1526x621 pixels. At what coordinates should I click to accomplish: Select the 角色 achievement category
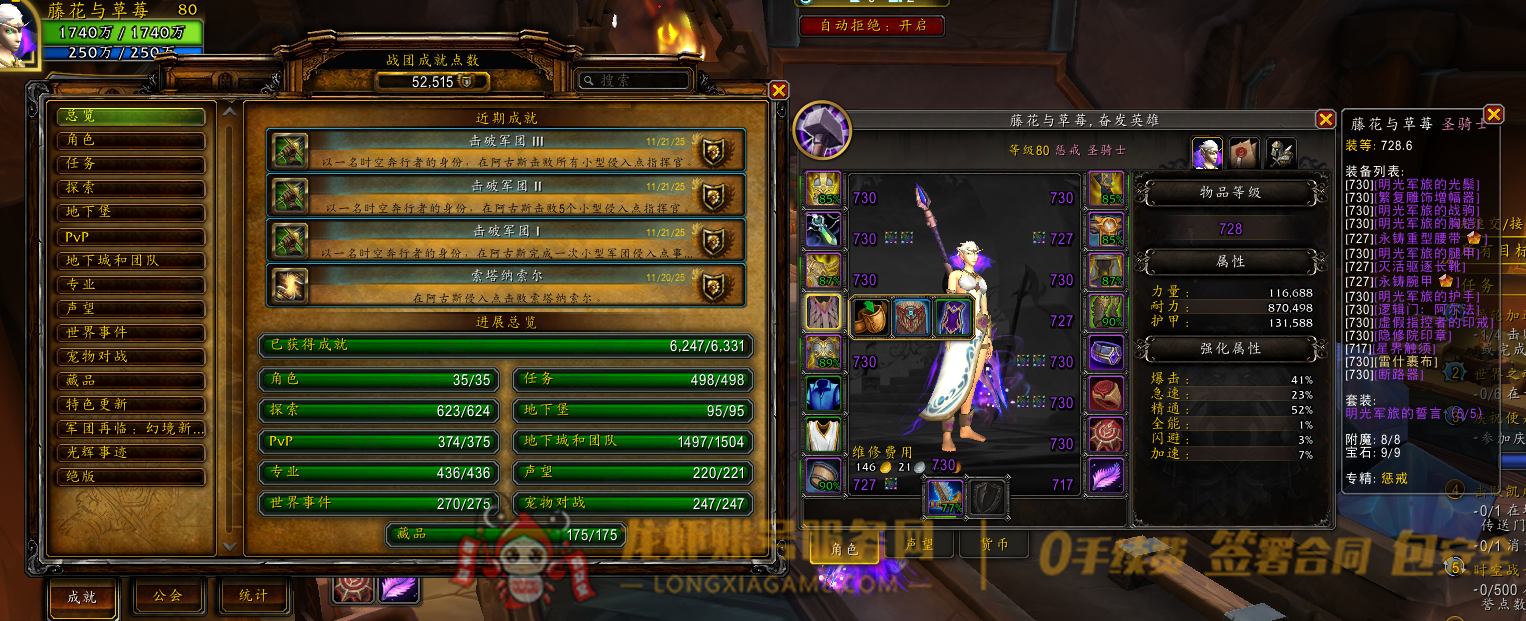point(131,140)
